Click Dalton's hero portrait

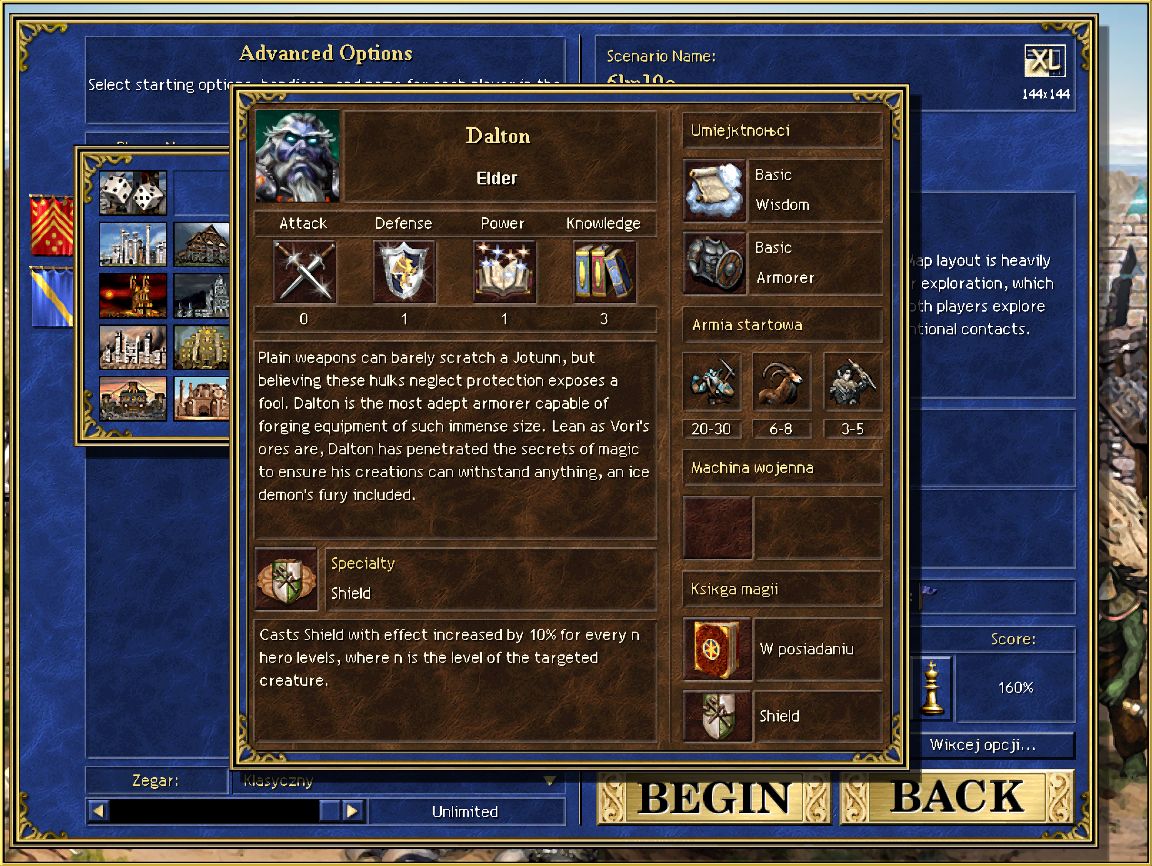(x=298, y=156)
